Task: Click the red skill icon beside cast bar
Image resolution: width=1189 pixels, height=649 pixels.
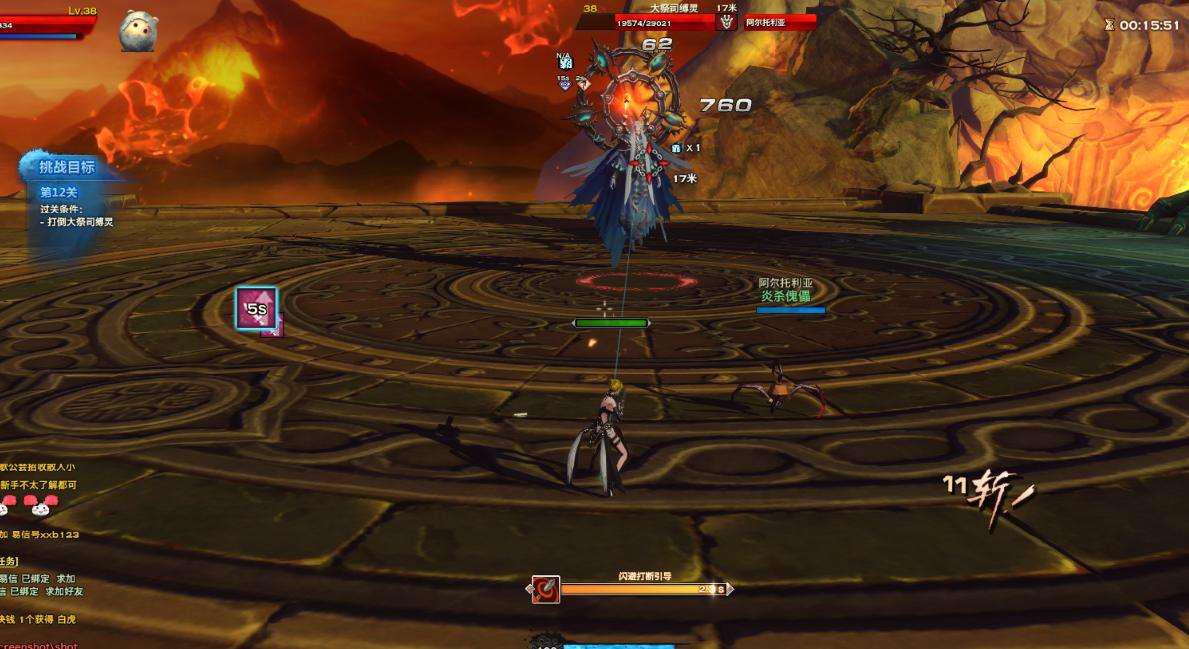Action: (x=546, y=589)
